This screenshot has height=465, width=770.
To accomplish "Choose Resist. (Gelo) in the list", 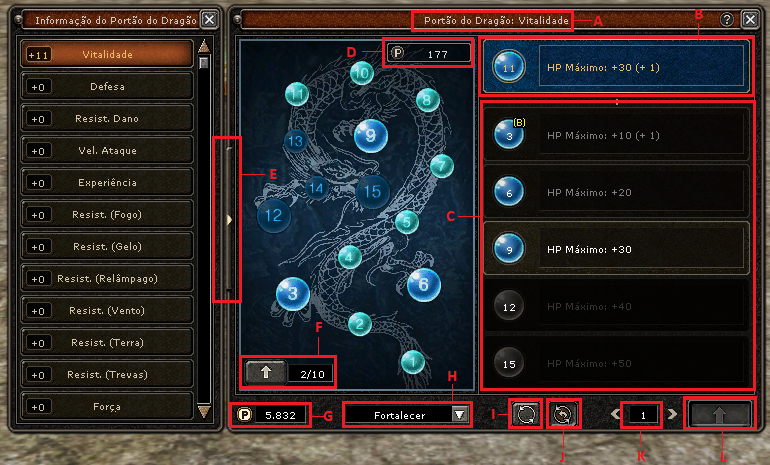I will (106, 247).
